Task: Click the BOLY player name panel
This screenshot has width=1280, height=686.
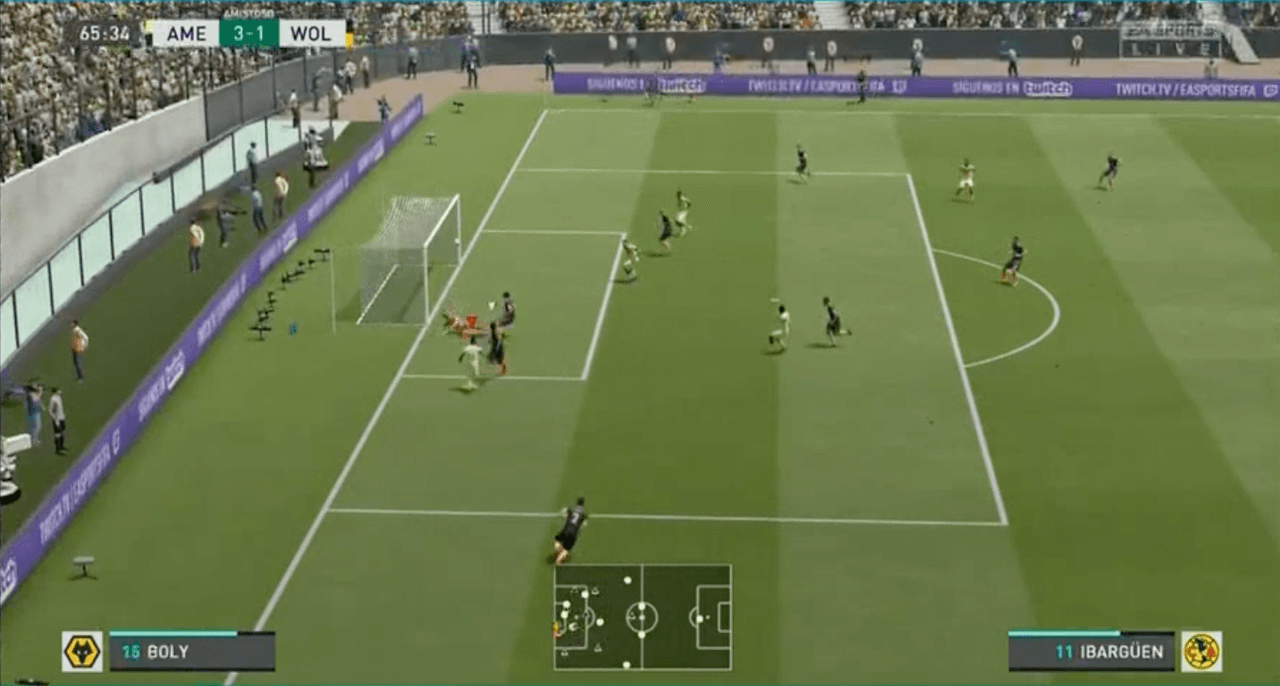Action: (192, 652)
